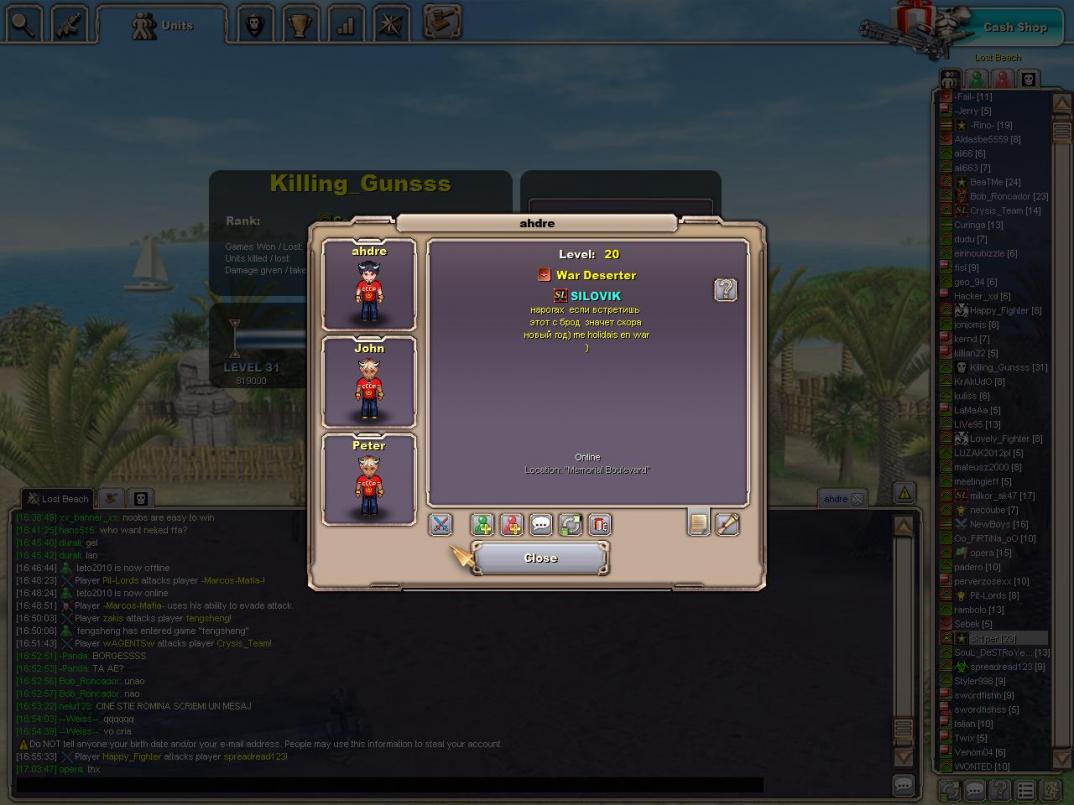
Task: Open the Cash Shop
Action: [x=1012, y=27]
